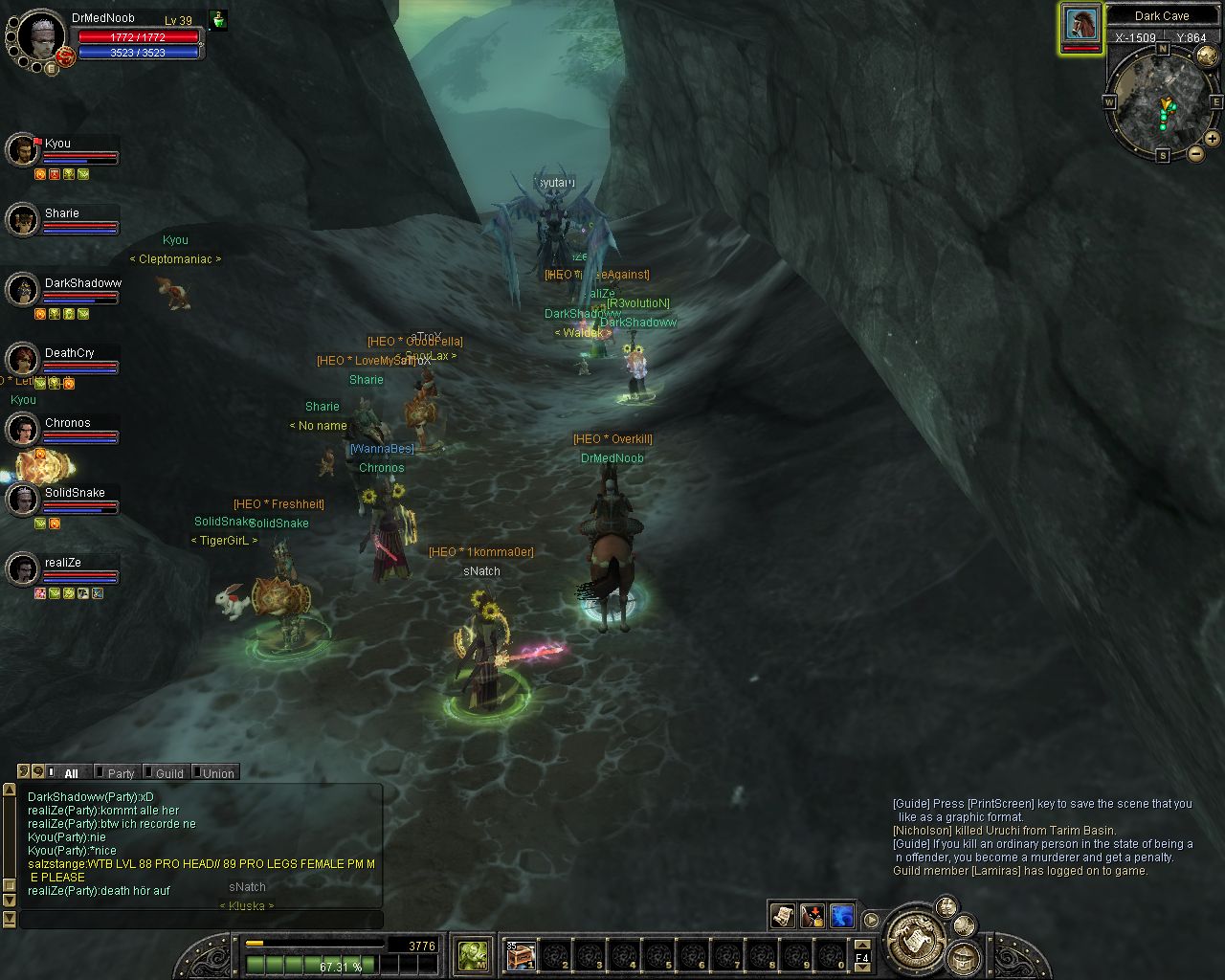1225x980 pixels.
Task: Select party member Kyou's portrait
Action: 22,150
